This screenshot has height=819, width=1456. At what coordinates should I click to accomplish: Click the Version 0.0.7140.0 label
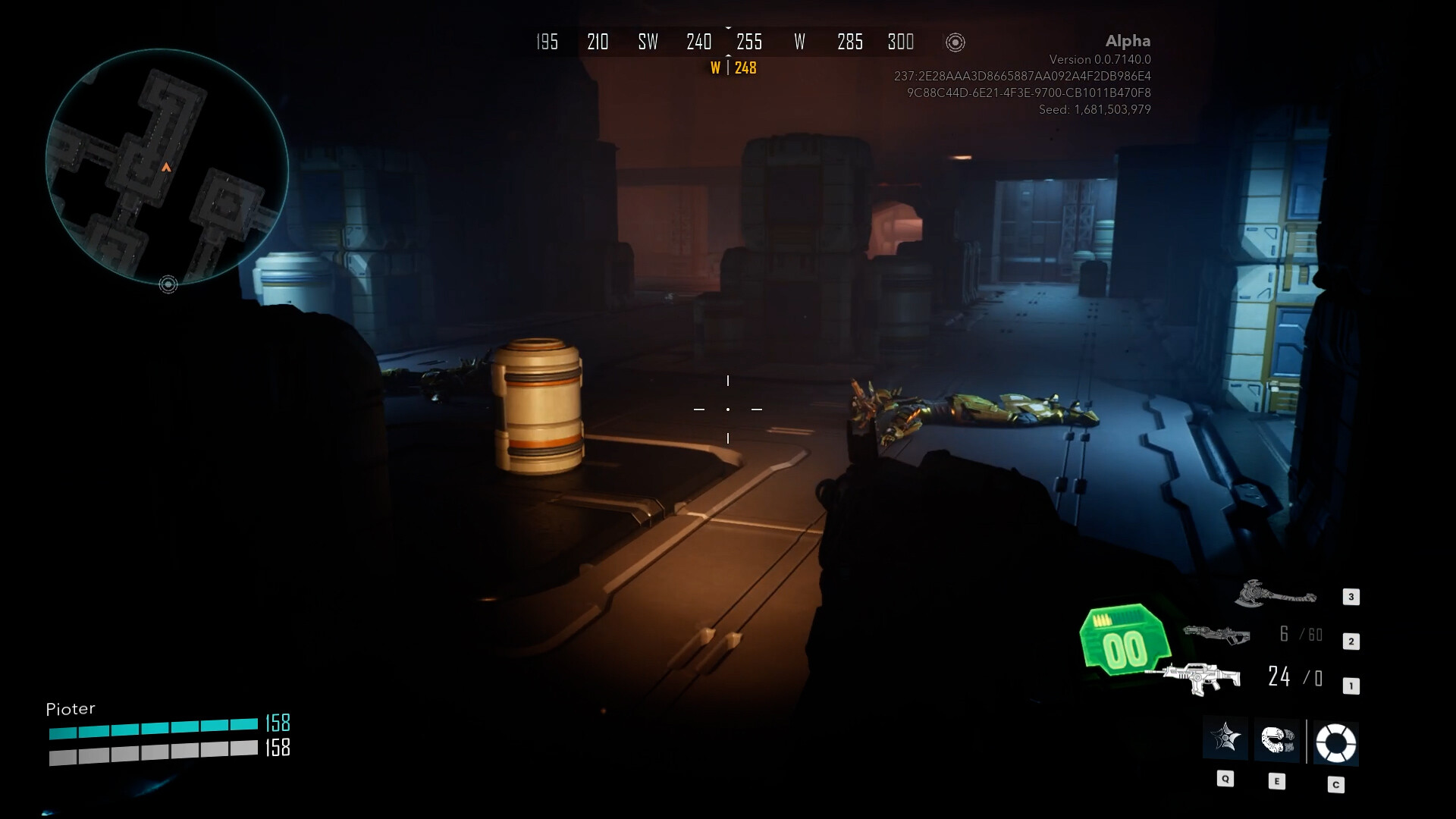click(1100, 58)
